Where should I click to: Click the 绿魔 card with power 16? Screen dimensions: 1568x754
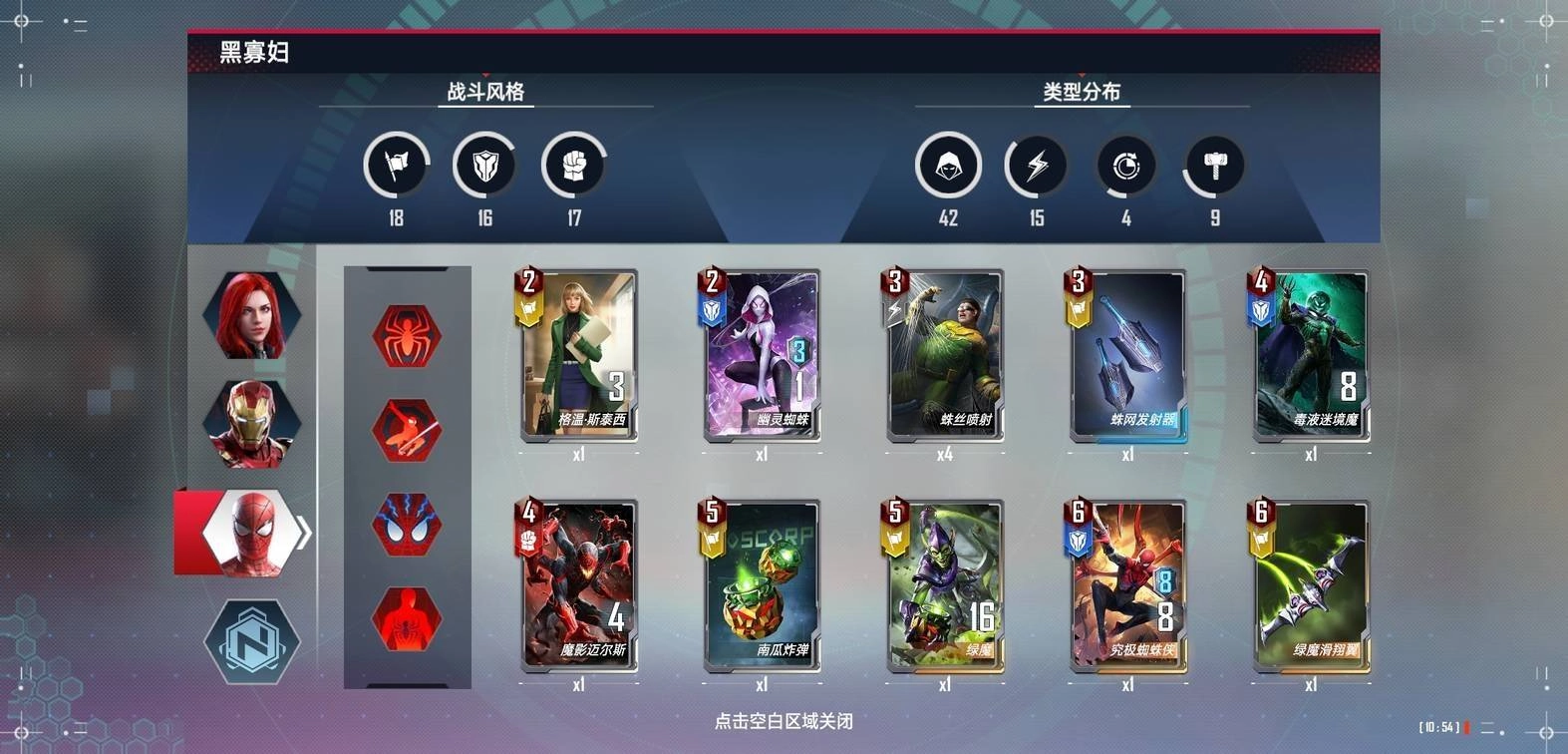945,584
